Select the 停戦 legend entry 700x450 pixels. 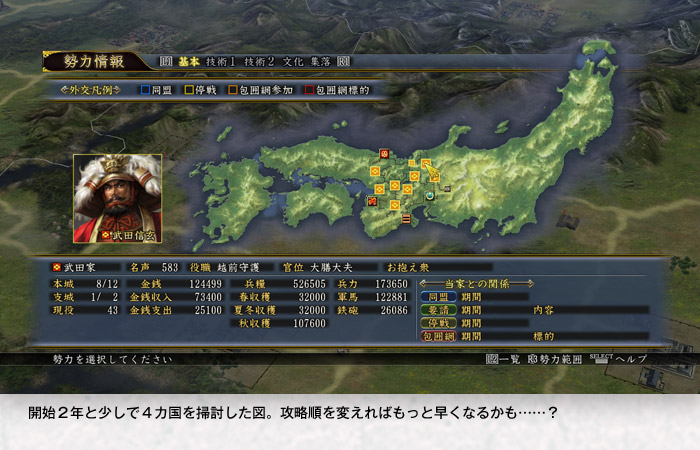pos(201,90)
